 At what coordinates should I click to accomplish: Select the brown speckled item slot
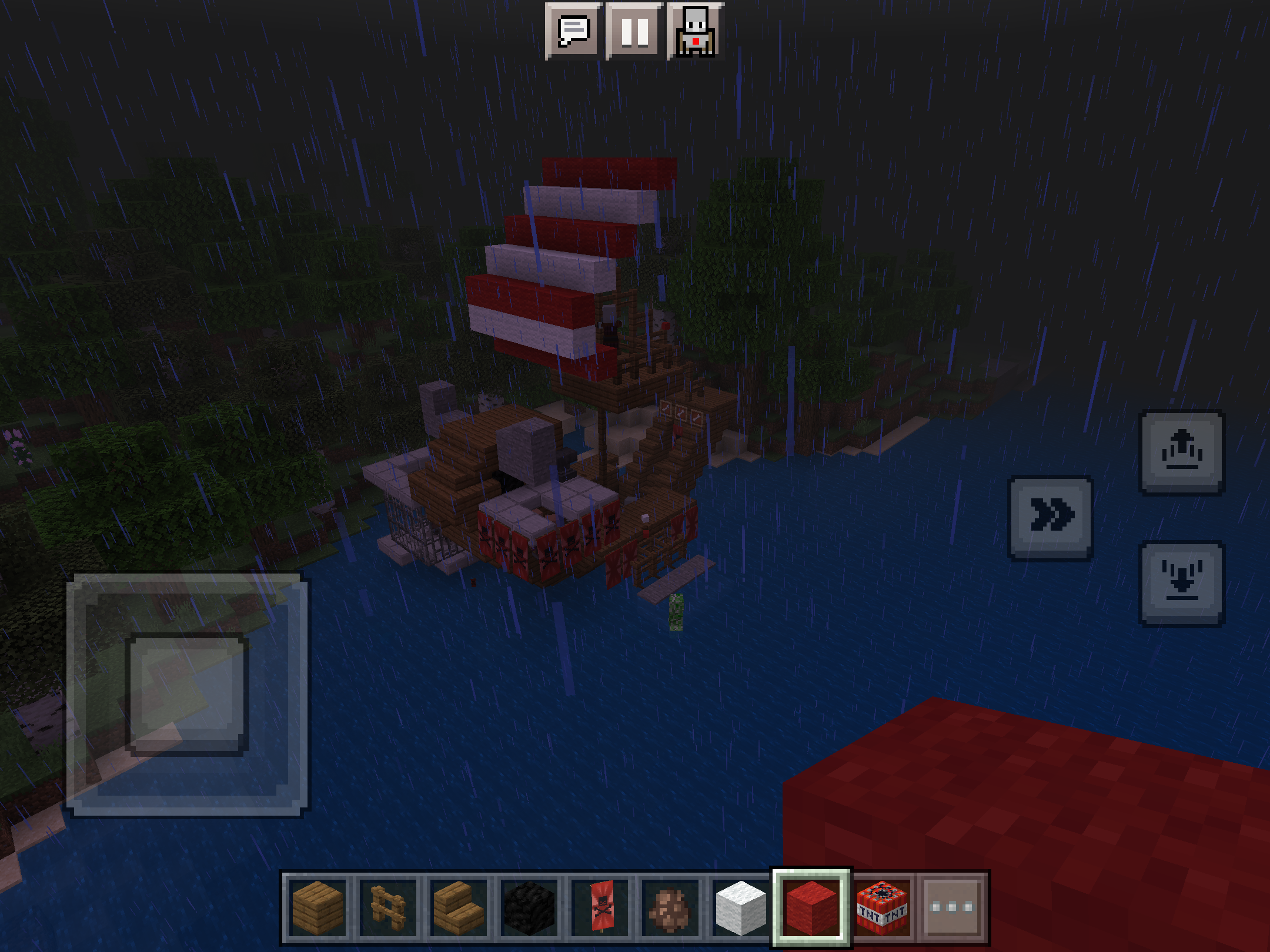pos(670,908)
